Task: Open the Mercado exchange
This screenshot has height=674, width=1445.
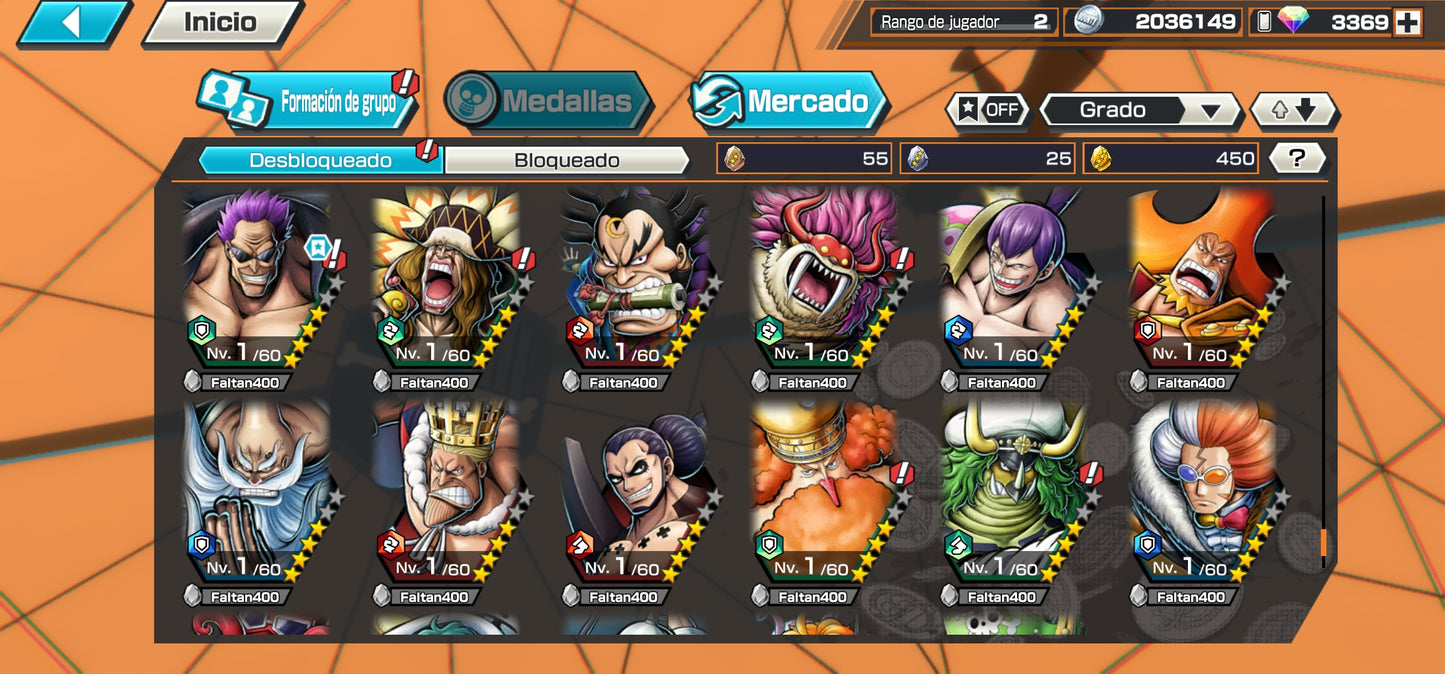Action: click(789, 101)
